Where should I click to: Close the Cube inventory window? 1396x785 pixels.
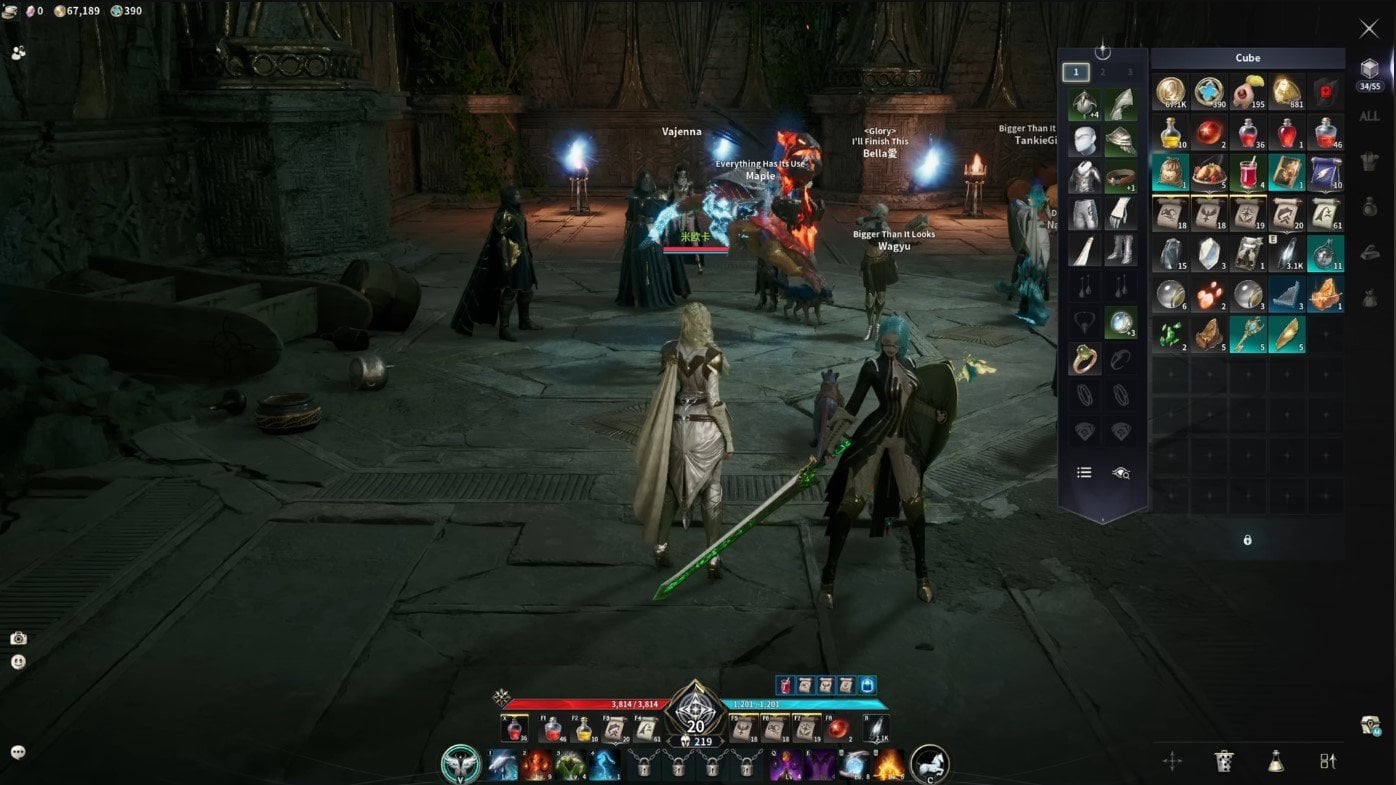(1368, 29)
